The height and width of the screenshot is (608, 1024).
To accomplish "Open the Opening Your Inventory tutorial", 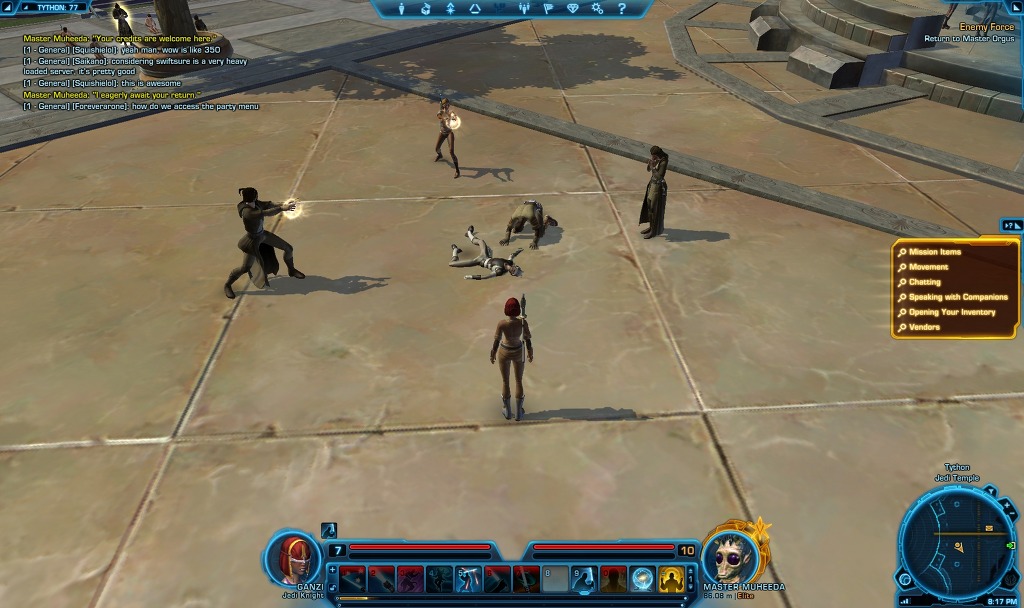I will click(952, 312).
